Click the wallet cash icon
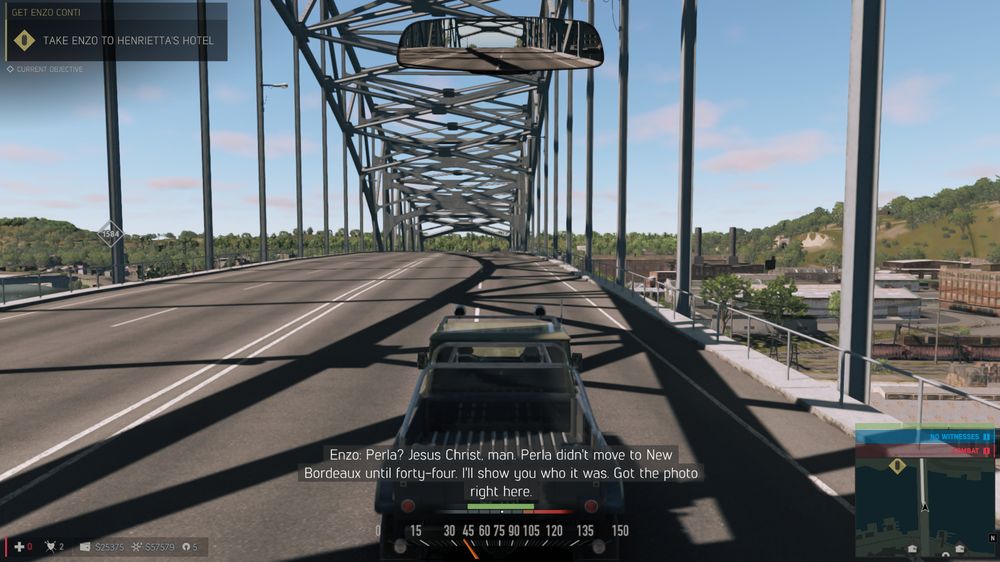 (x=85, y=547)
